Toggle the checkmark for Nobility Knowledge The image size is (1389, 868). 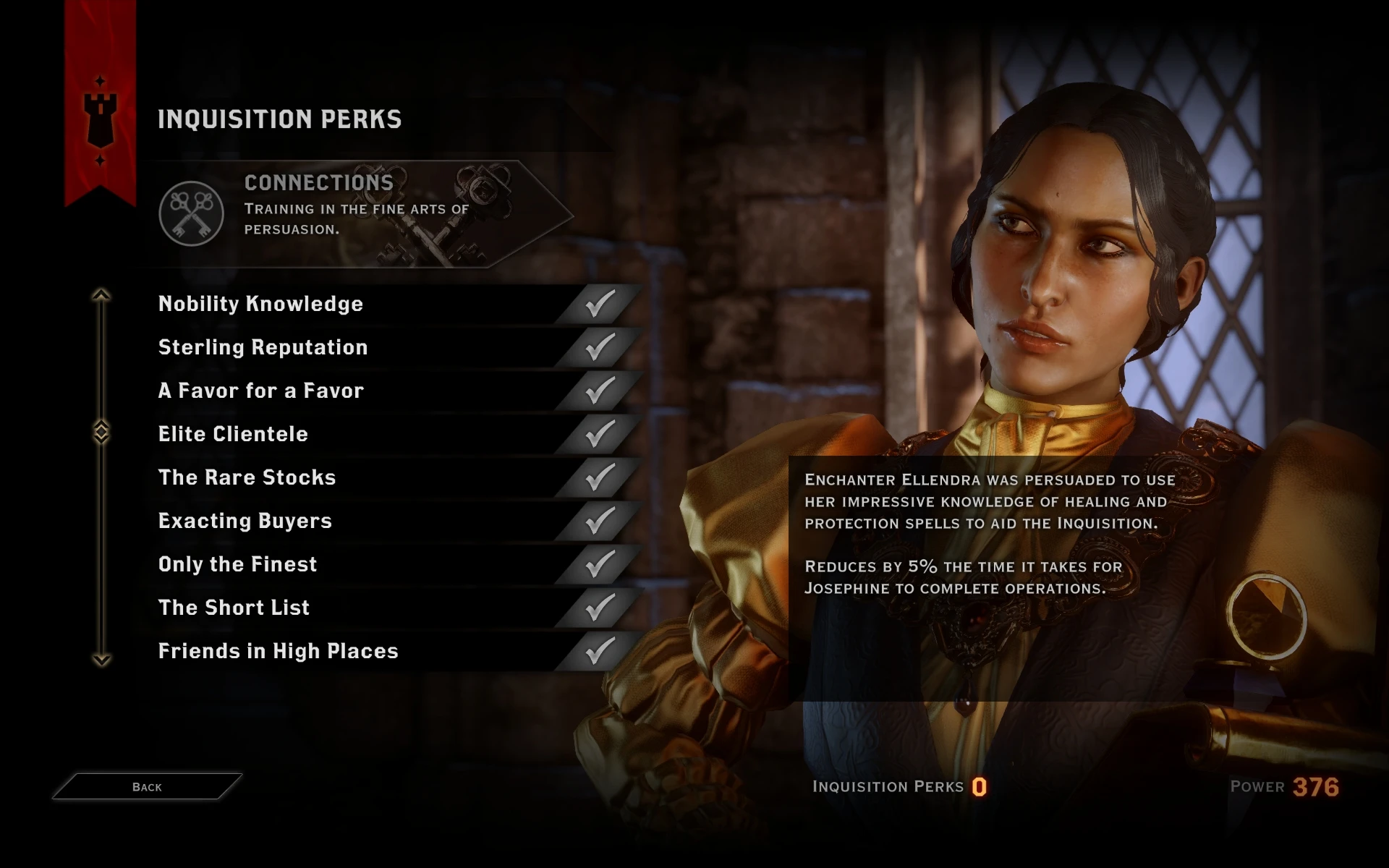pyautogui.click(x=599, y=303)
